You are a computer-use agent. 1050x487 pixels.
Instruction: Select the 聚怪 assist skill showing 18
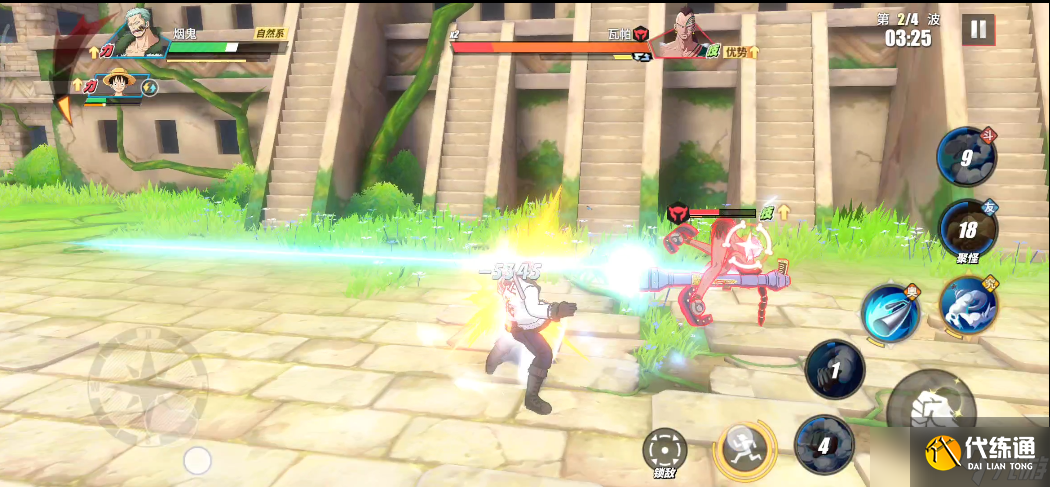968,229
